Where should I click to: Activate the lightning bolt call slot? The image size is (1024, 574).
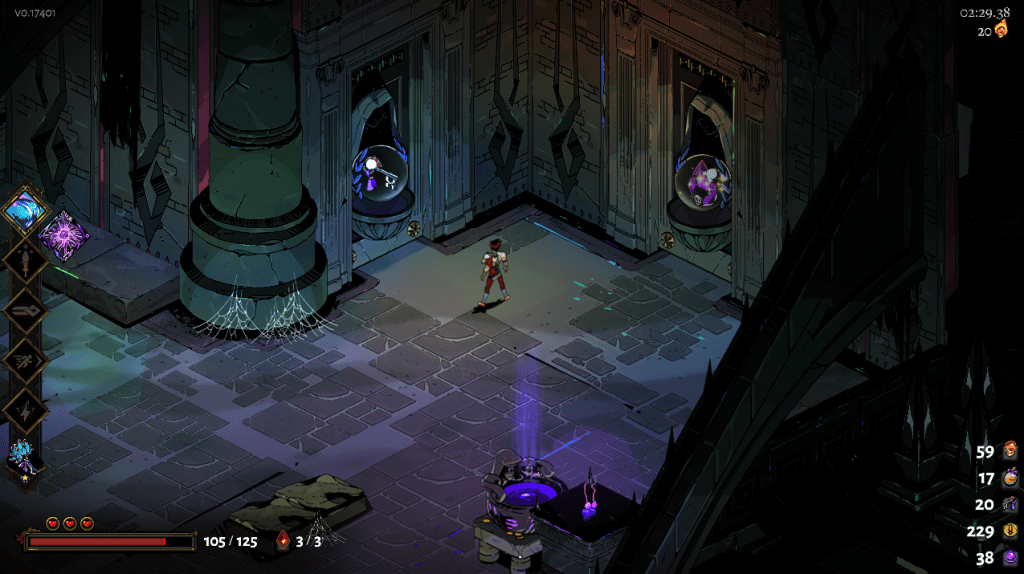tap(22, 409)
